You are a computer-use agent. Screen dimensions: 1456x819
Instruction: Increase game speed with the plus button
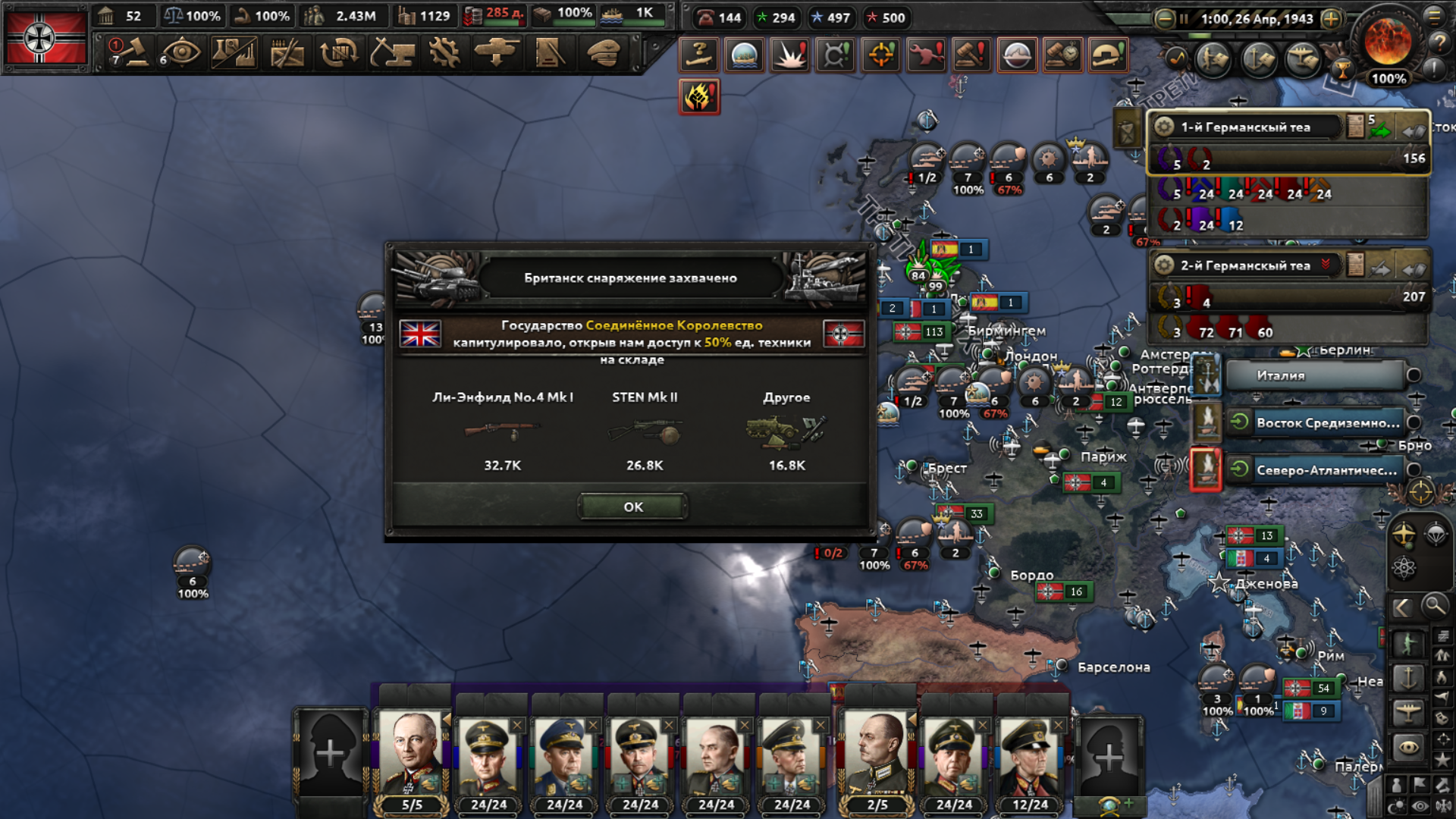[1331, 19]
